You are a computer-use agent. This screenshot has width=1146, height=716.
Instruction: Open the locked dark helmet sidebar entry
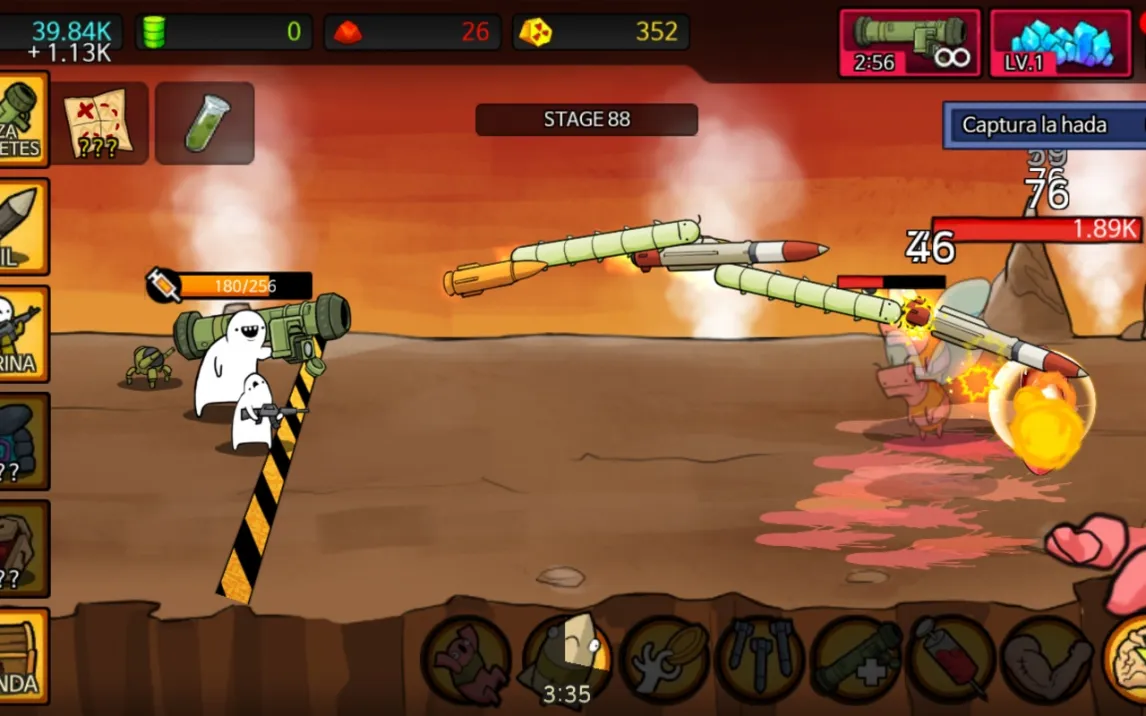pyautogui.click(x=22, y=440)
